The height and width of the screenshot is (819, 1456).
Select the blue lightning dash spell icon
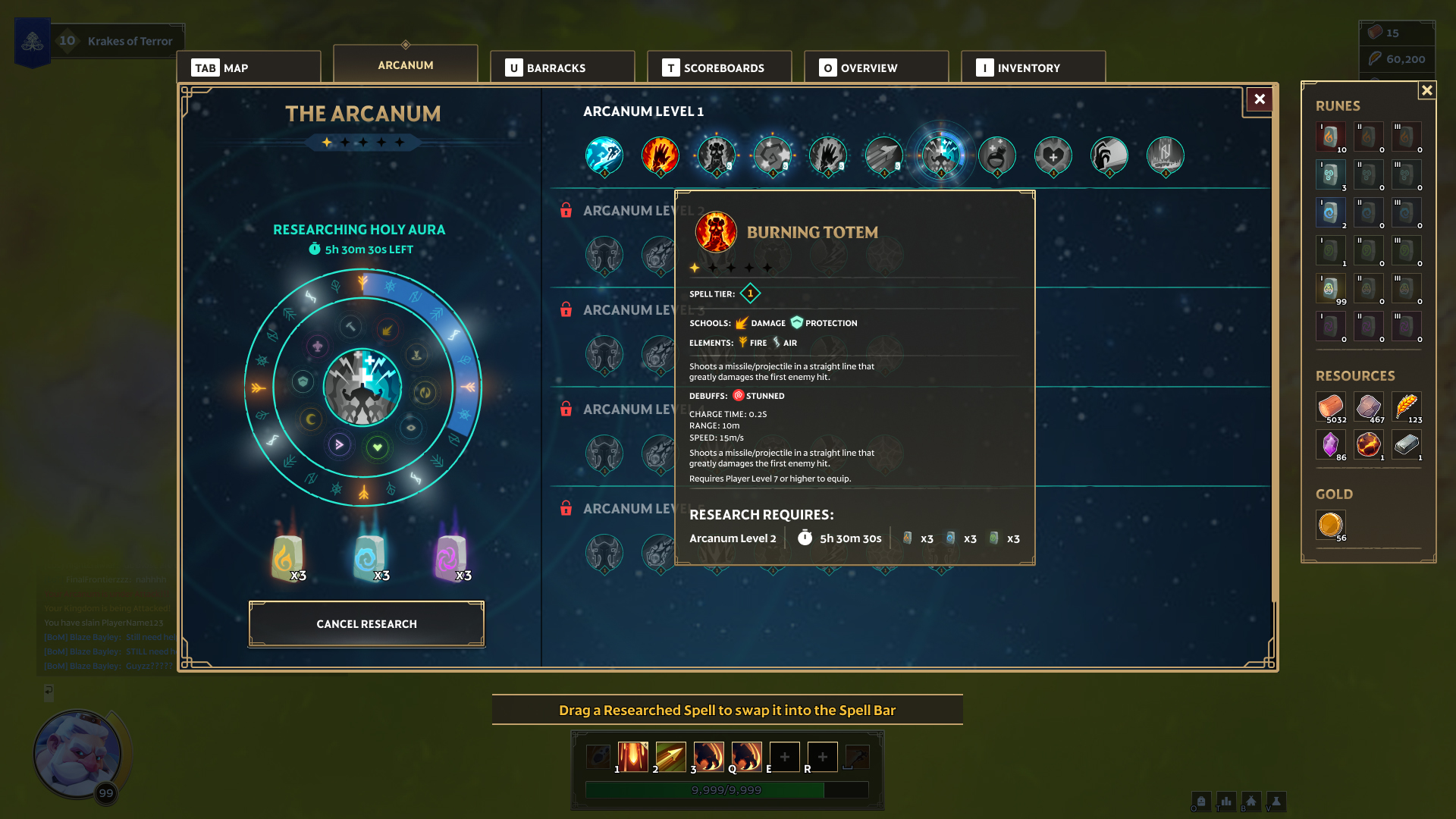(x=604, y=155)
